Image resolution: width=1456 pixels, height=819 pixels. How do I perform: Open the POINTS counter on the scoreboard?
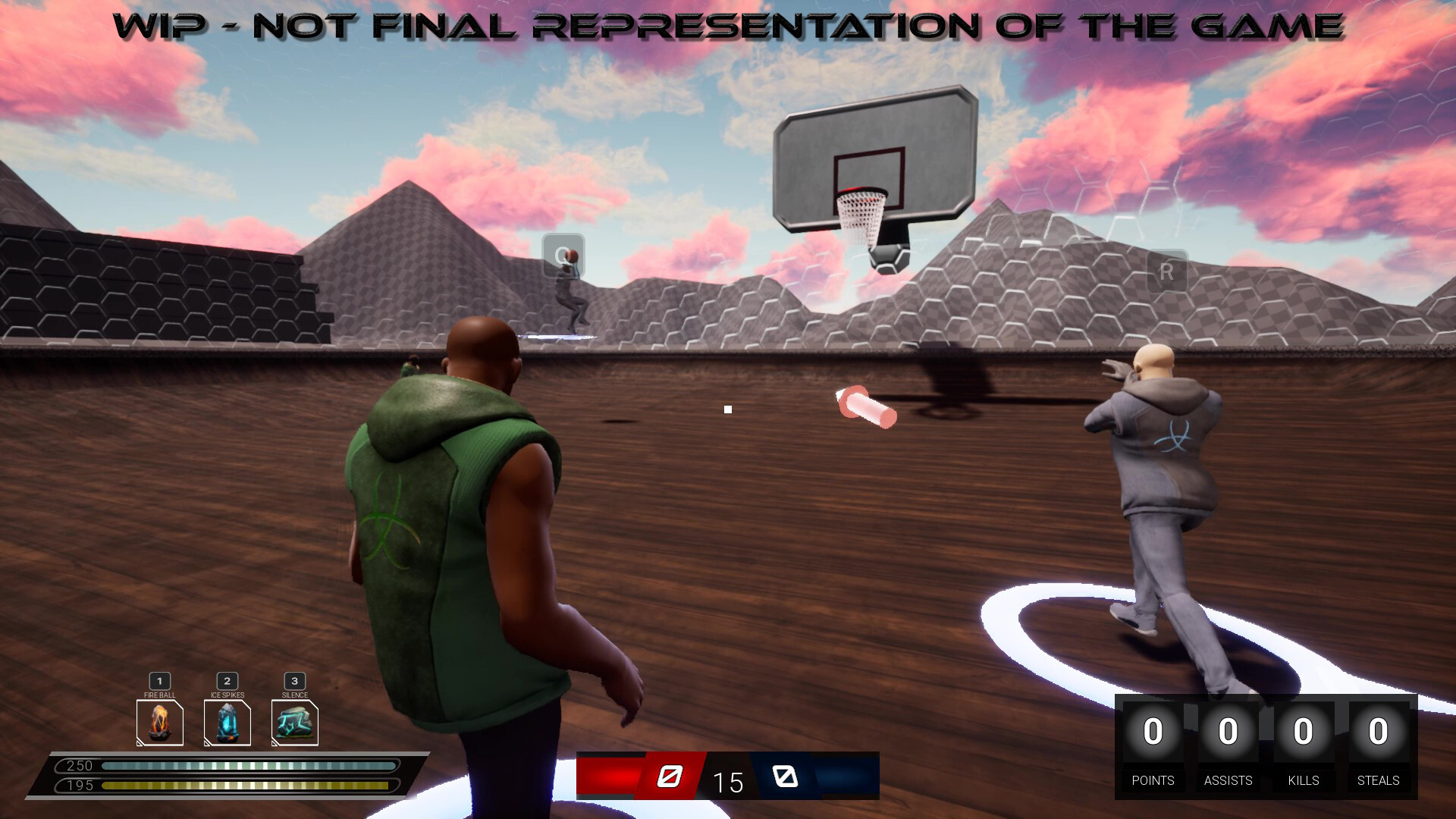click(1153, 732)
